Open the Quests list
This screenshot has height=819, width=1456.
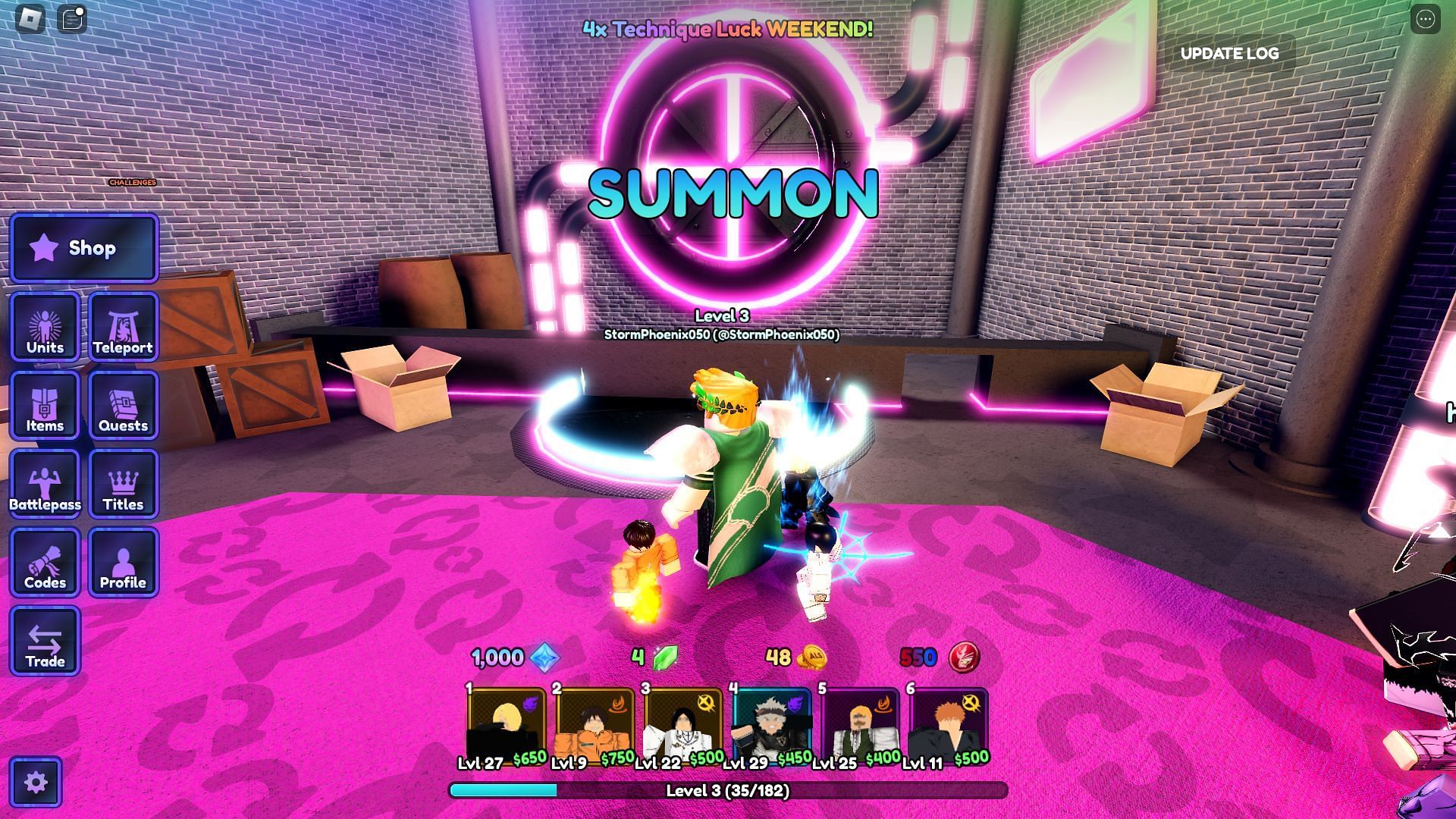click(123, 406)
